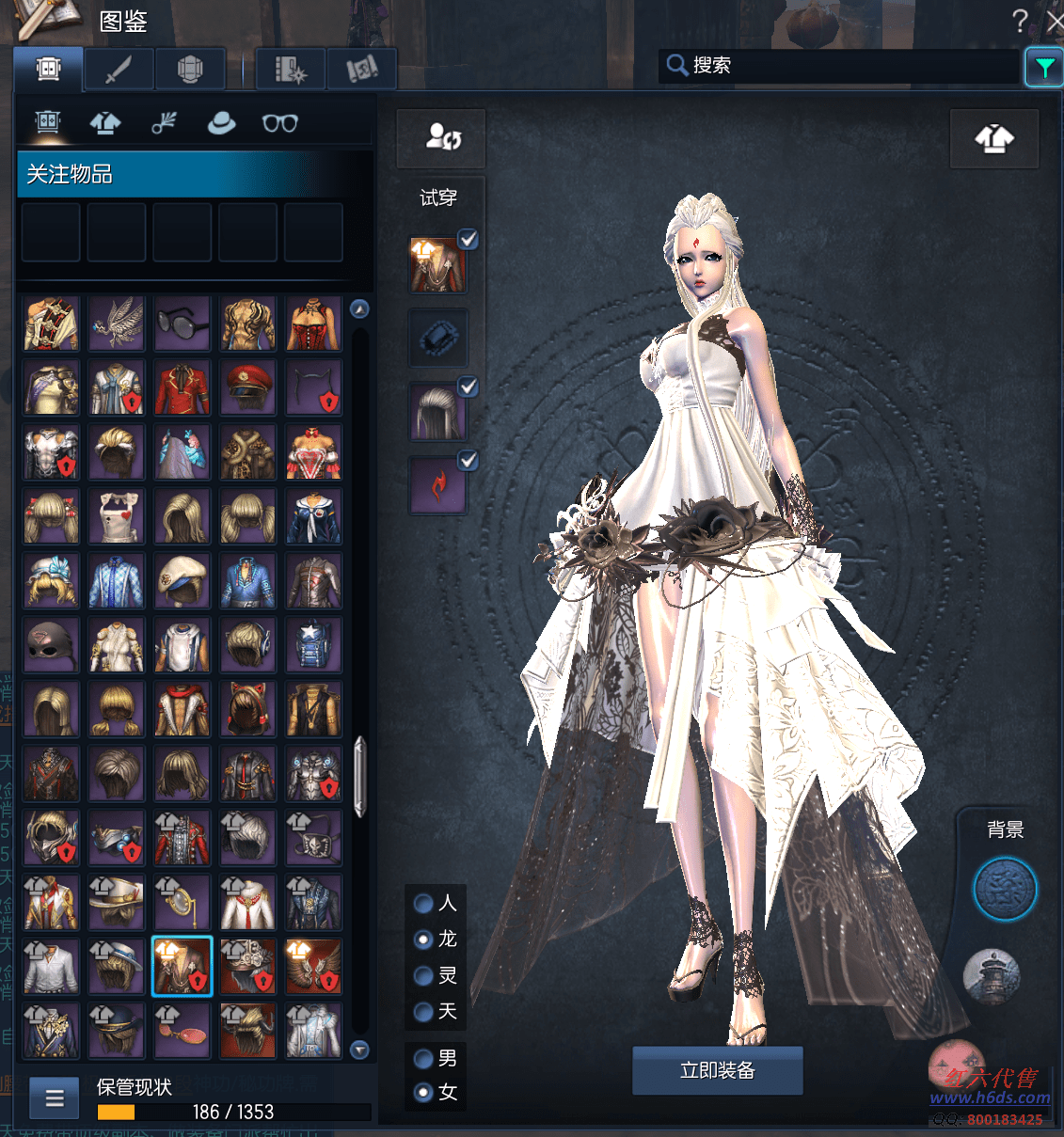
Task: Select the glasses category filter
Action: click(x=279, y=122)
